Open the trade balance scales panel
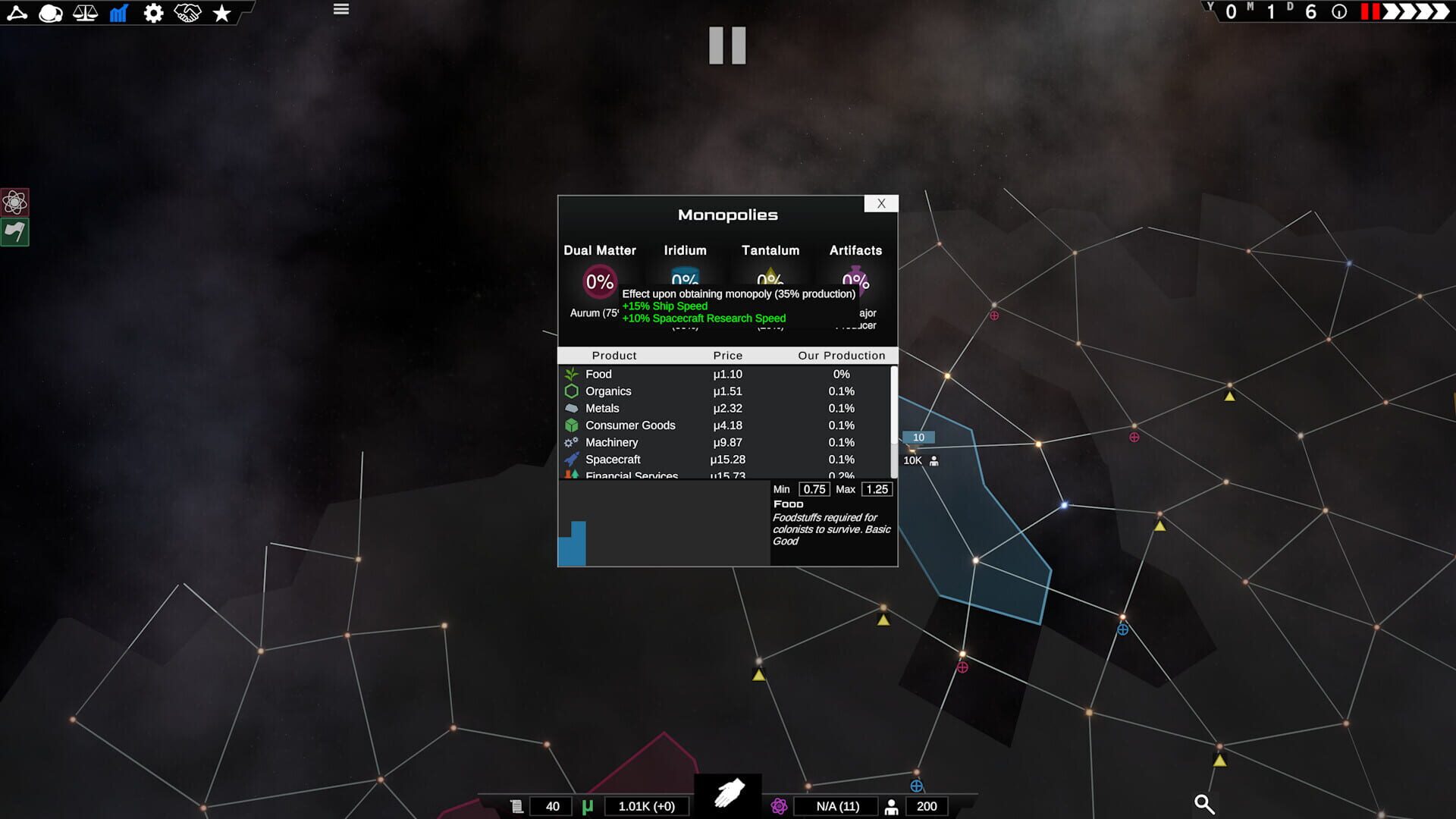The height and width of the screenshot is (819, 1456). [85, 12]
